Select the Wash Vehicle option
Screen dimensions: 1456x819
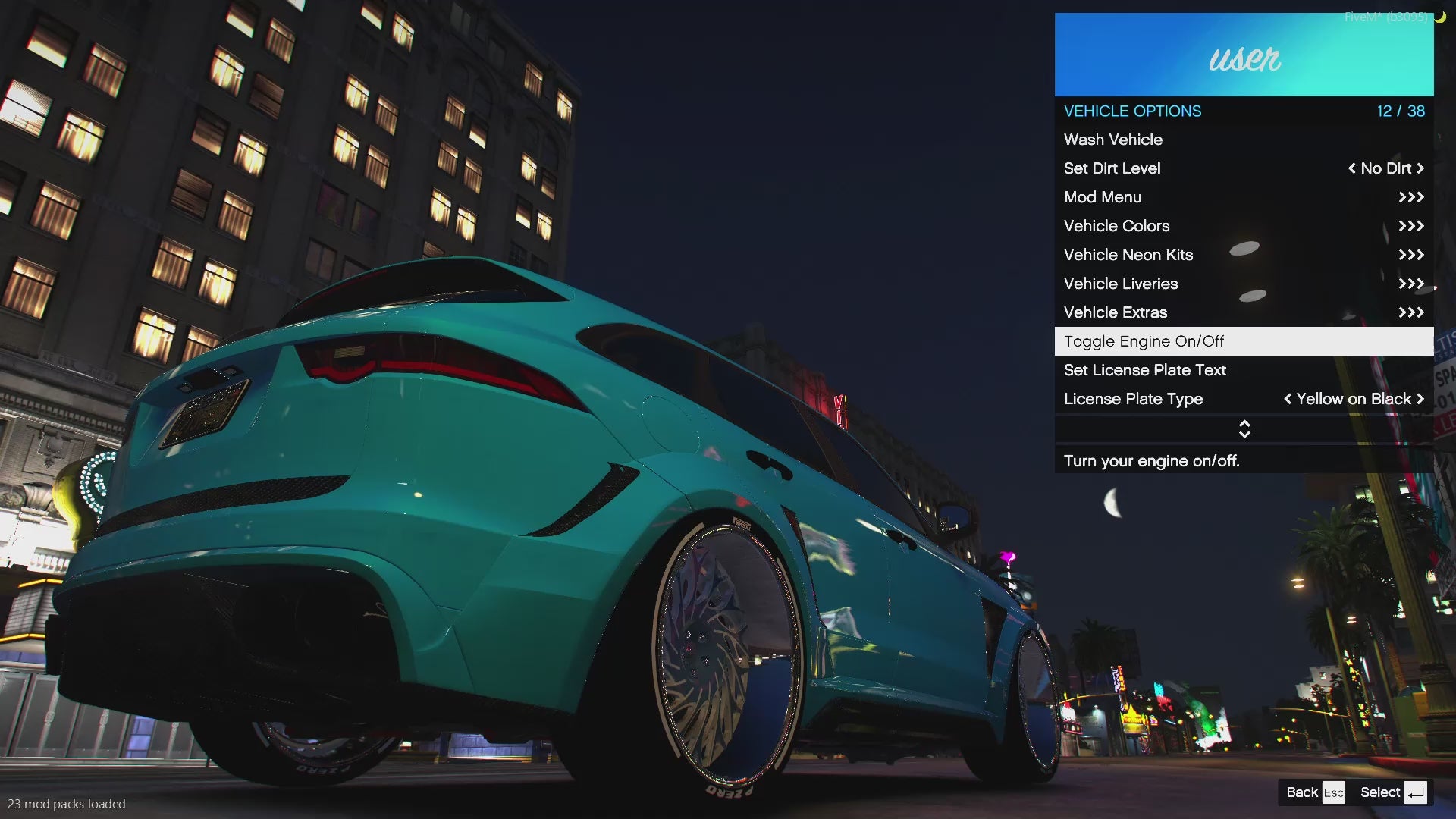point(1113,140)
